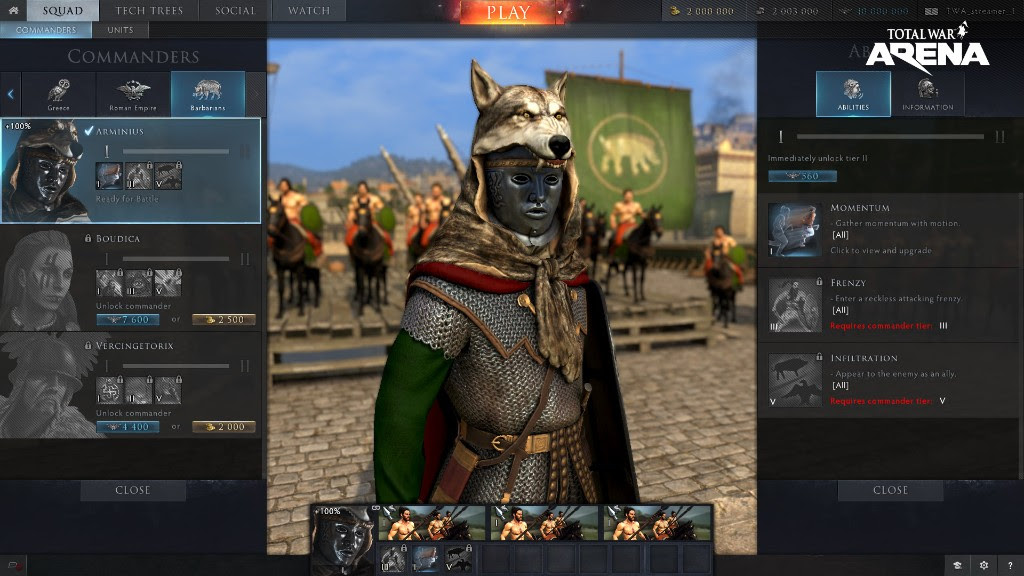View the Momentum ability
The width and height of the screenshot is (1024, 576).
click(890, 230)
